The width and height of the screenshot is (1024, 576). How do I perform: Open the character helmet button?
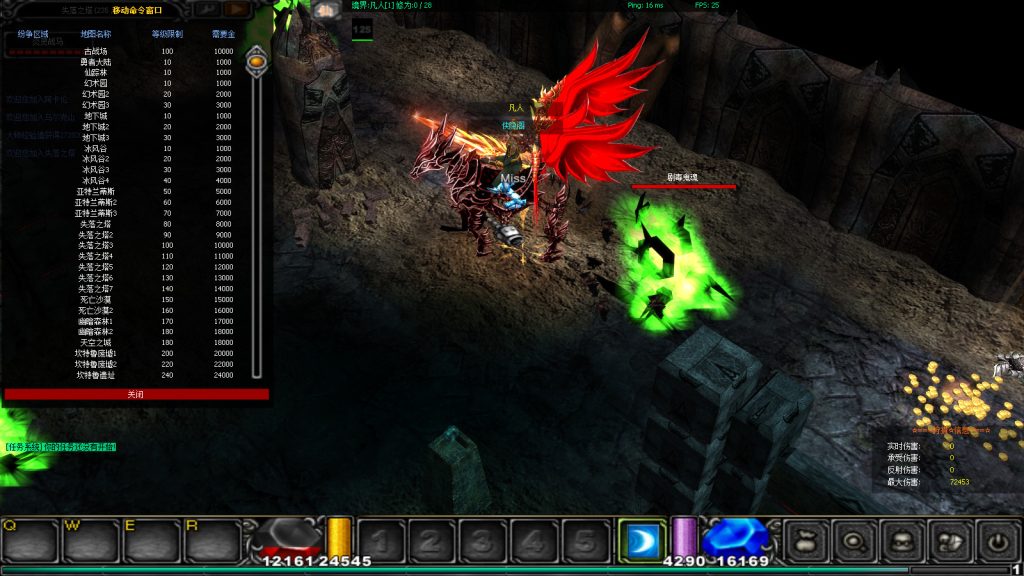tap(902, 541)
